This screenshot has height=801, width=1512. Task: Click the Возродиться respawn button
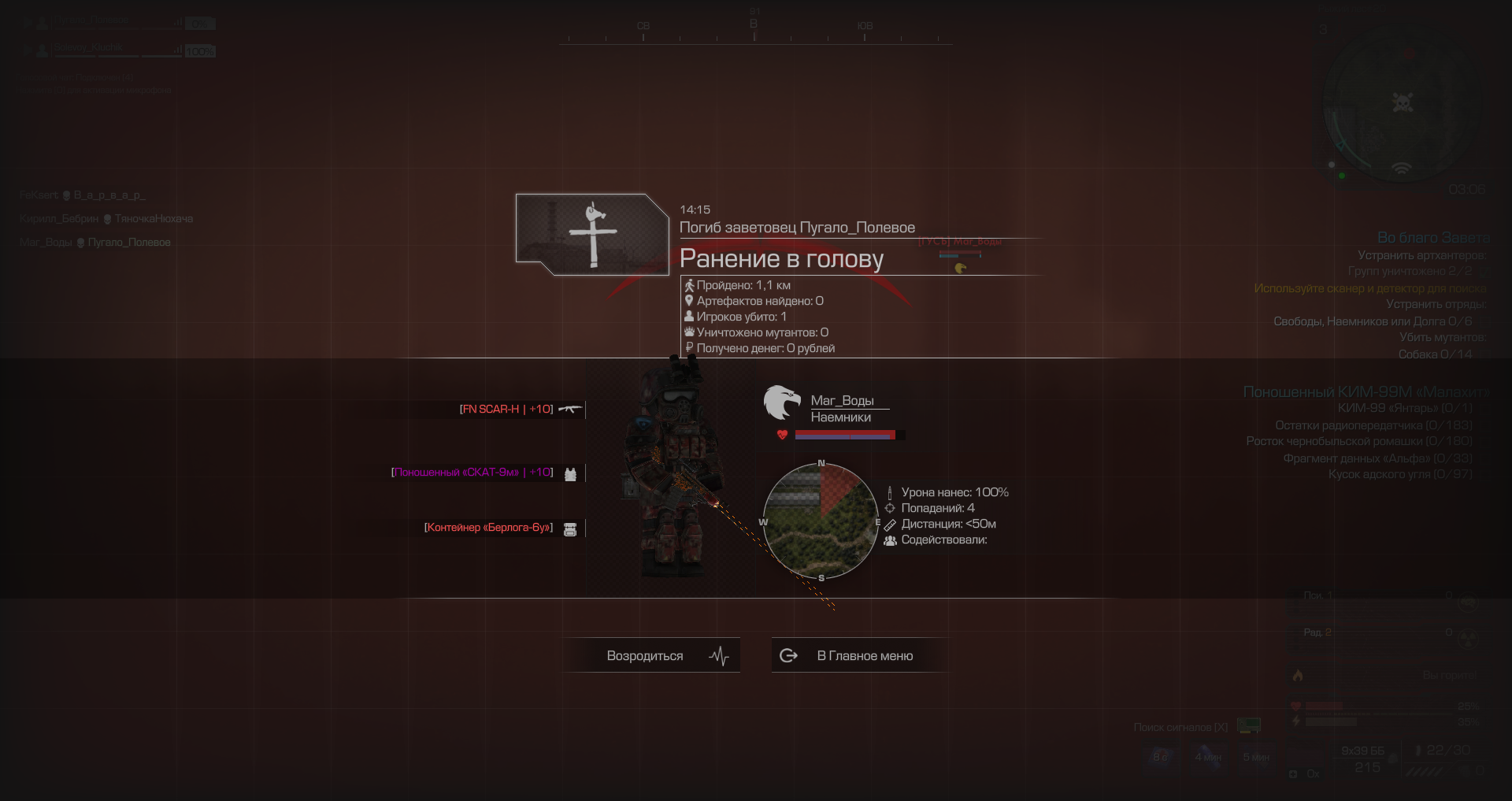click(x=651, y=655)
